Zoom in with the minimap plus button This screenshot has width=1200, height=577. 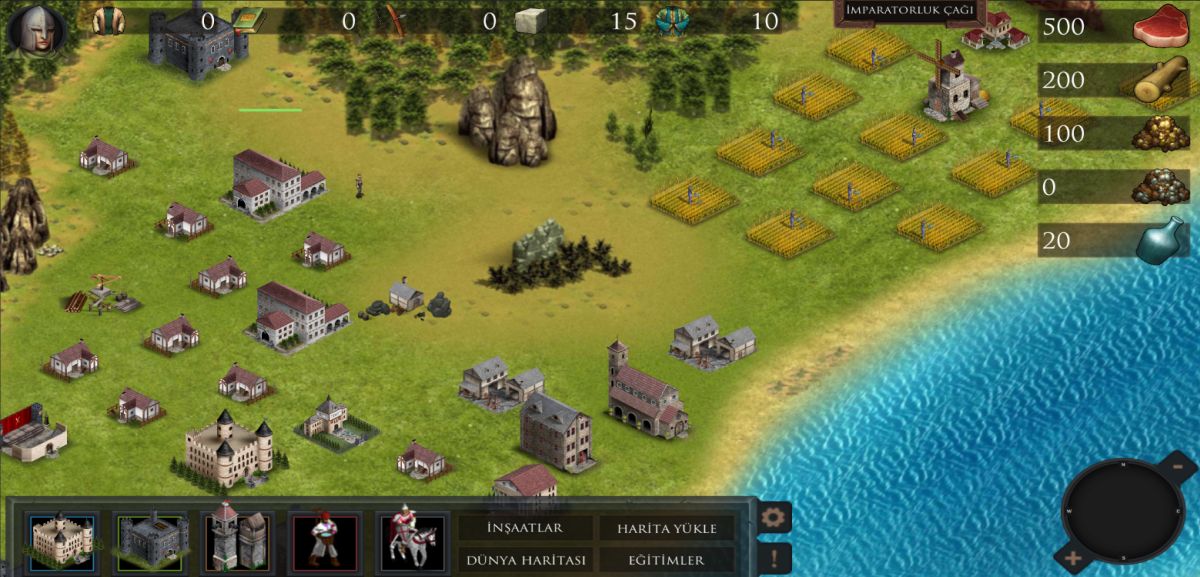1073,558
